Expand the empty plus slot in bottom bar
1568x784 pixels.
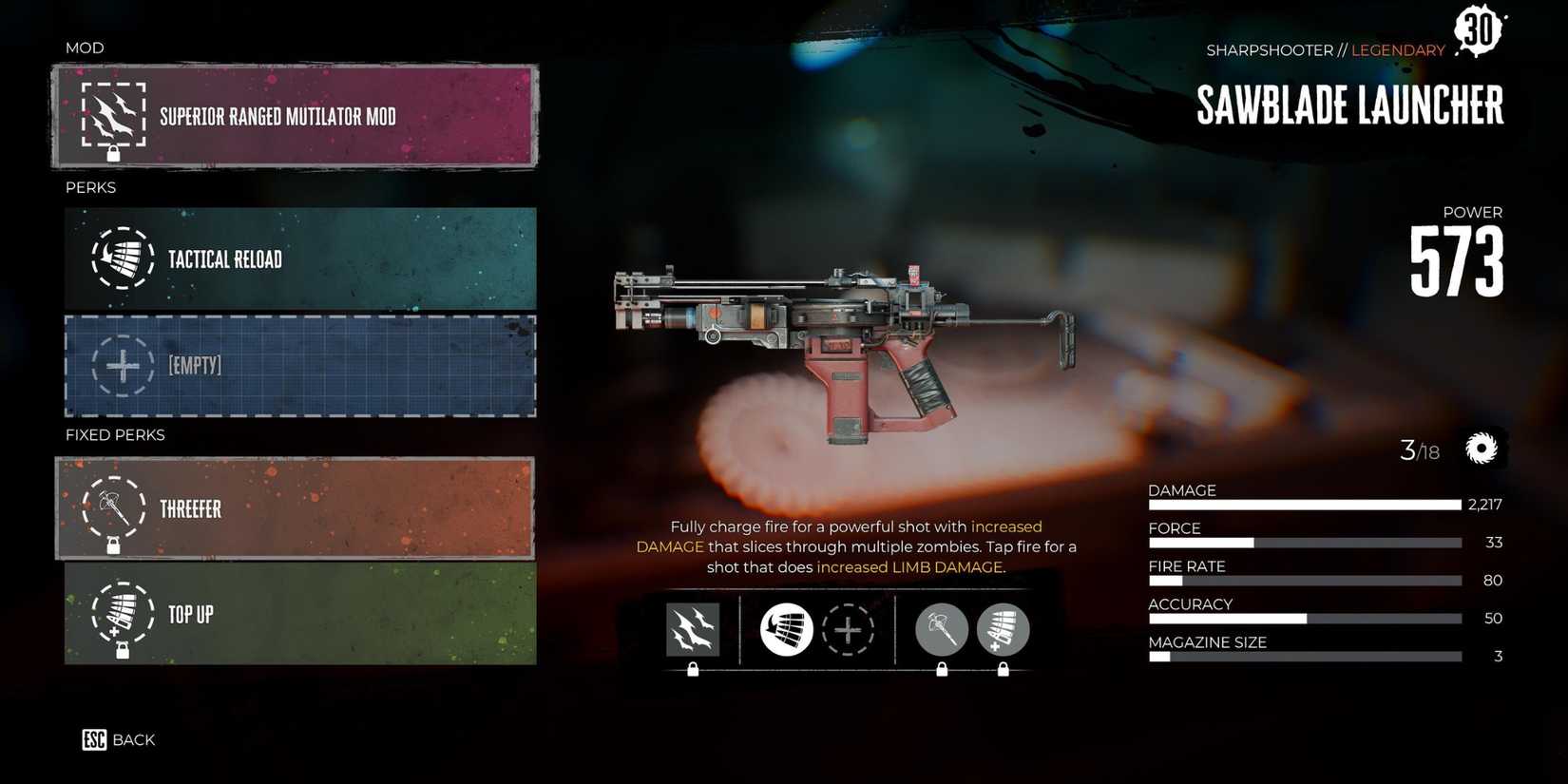click(x=850, y=629)
